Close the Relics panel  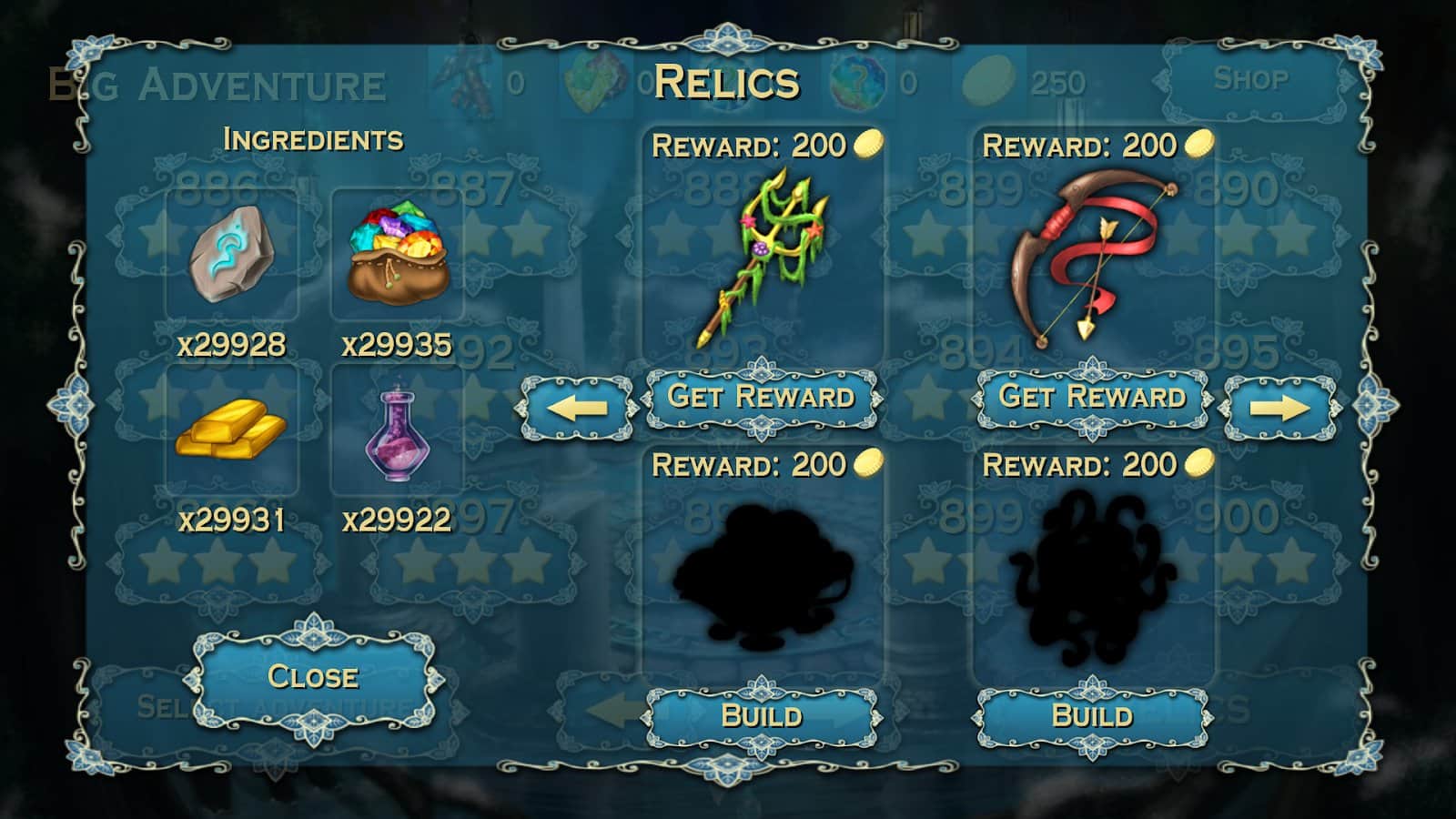(313, 677)
